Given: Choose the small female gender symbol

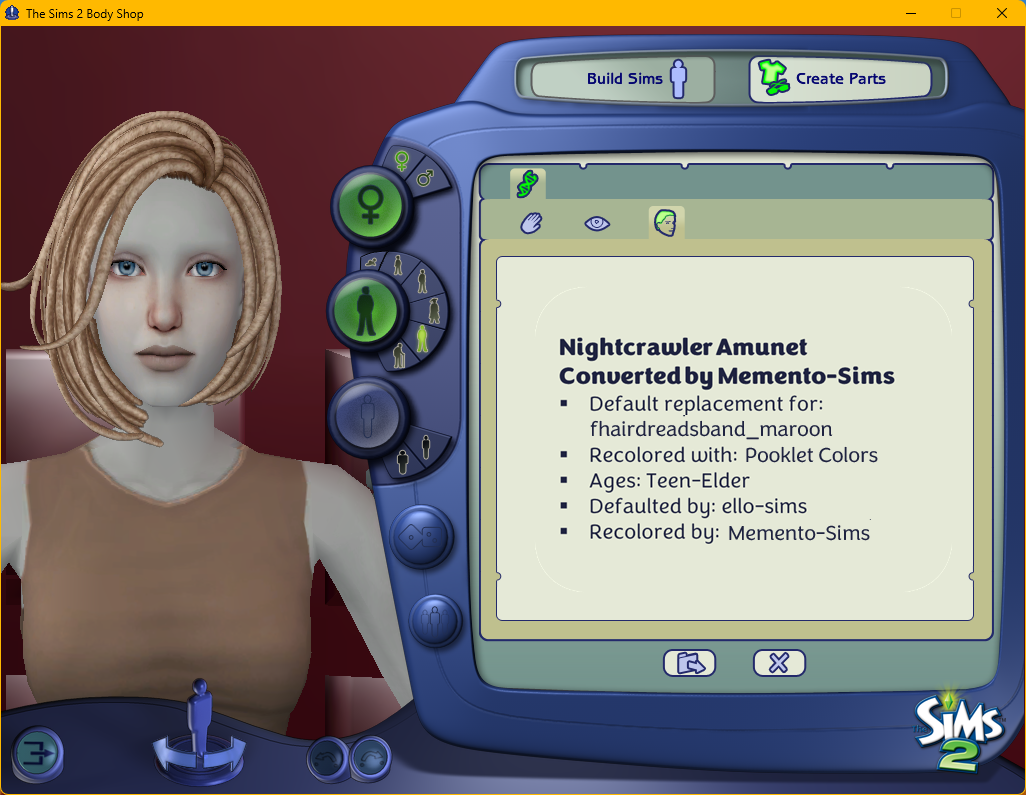Looking at the screenshot, I should [401, 159].
